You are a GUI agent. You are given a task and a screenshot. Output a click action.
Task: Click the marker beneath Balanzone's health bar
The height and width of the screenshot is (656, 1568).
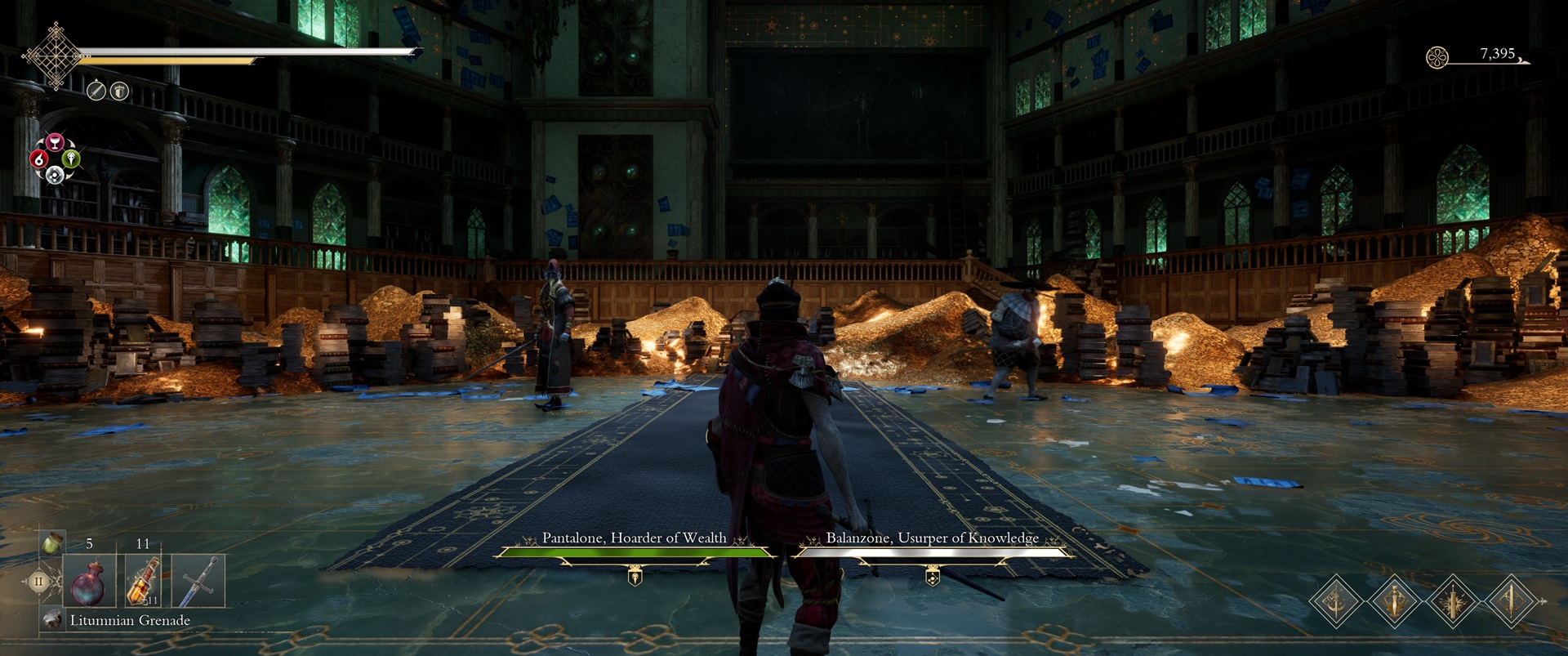tap(932, 578)
